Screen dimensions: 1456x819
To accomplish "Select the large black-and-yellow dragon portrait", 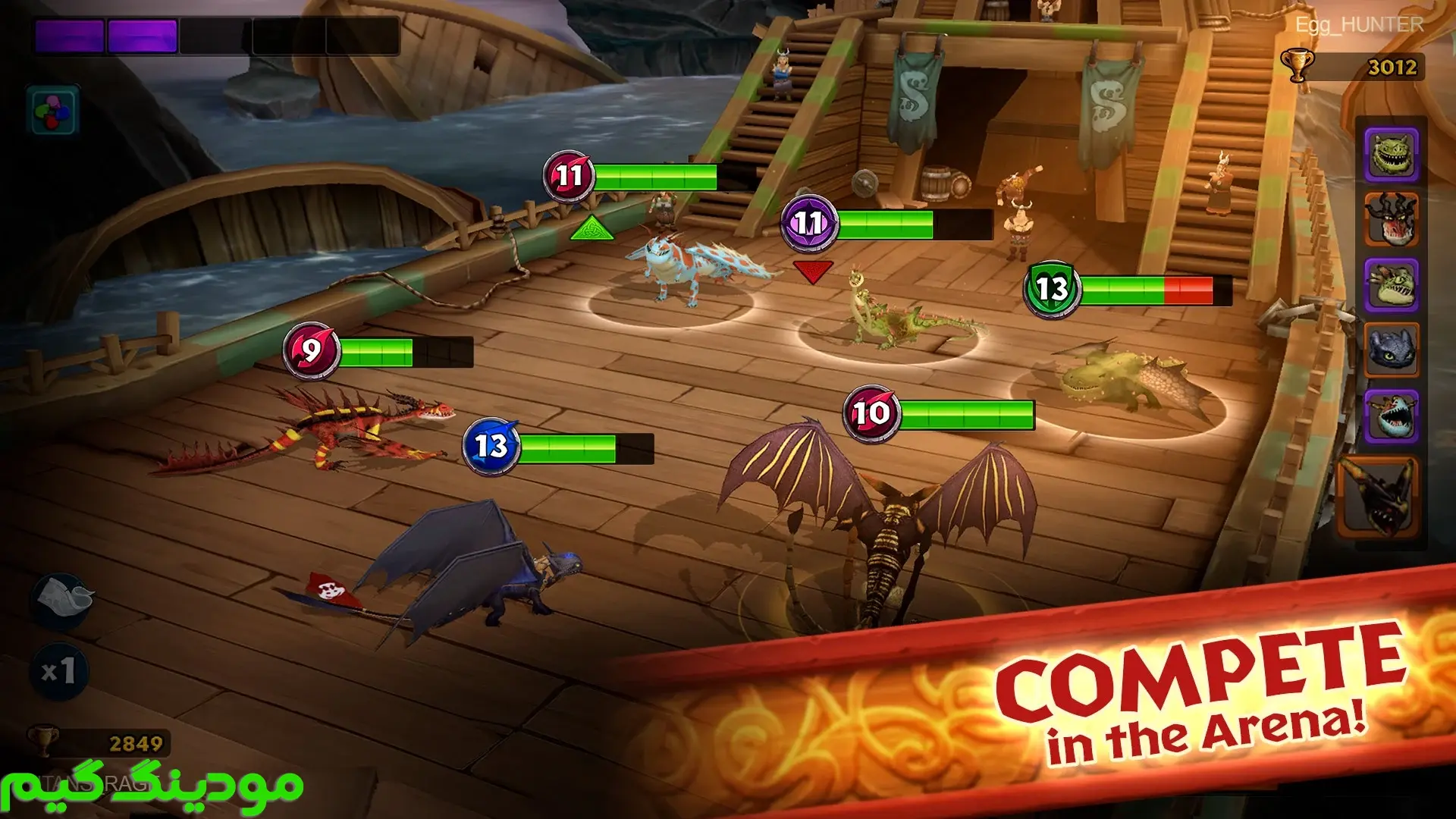I will 1378,497.
